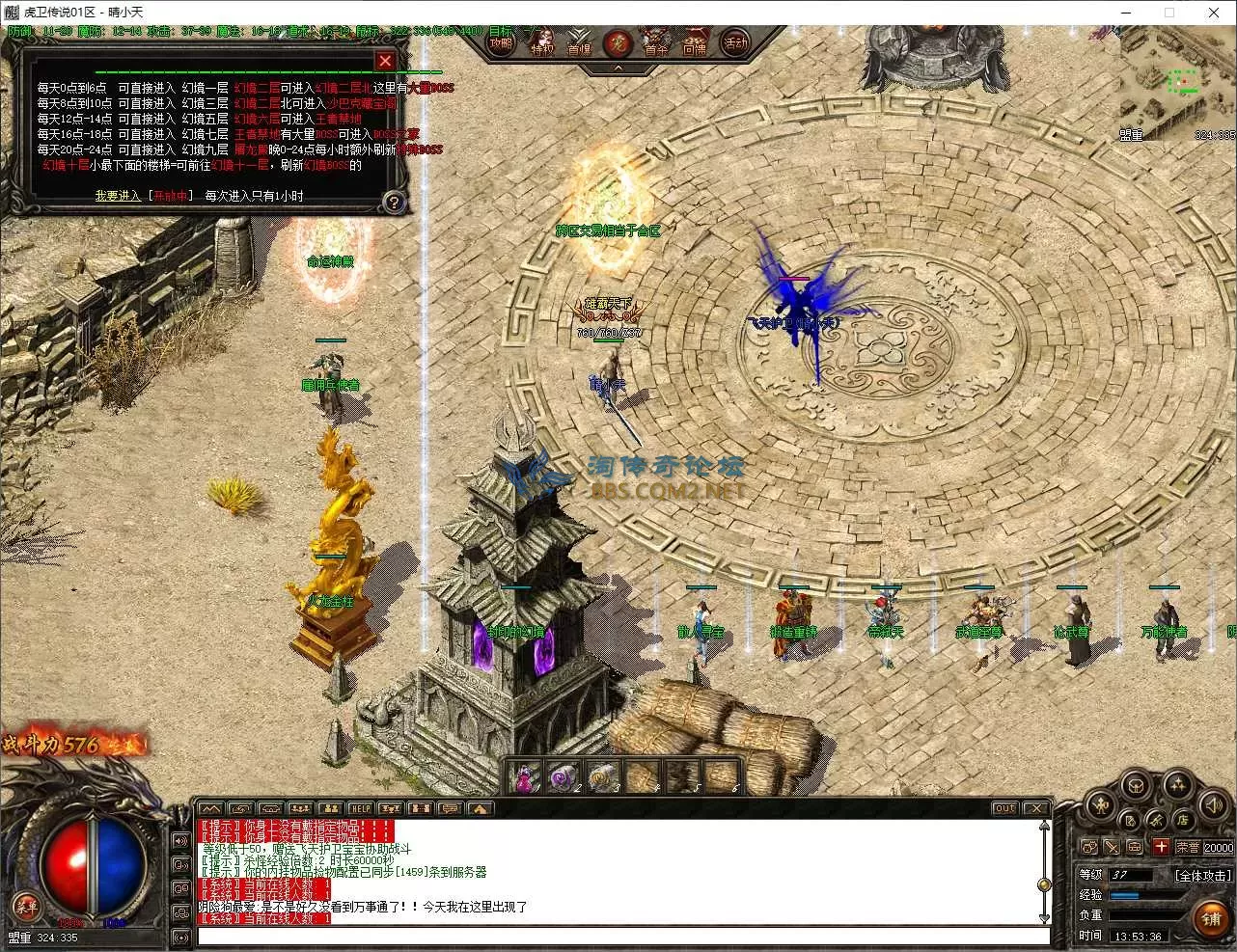Close the illusion realm info panel
Screen dimensions: 1237x952
pyautogui.click(x=385, y=61)
